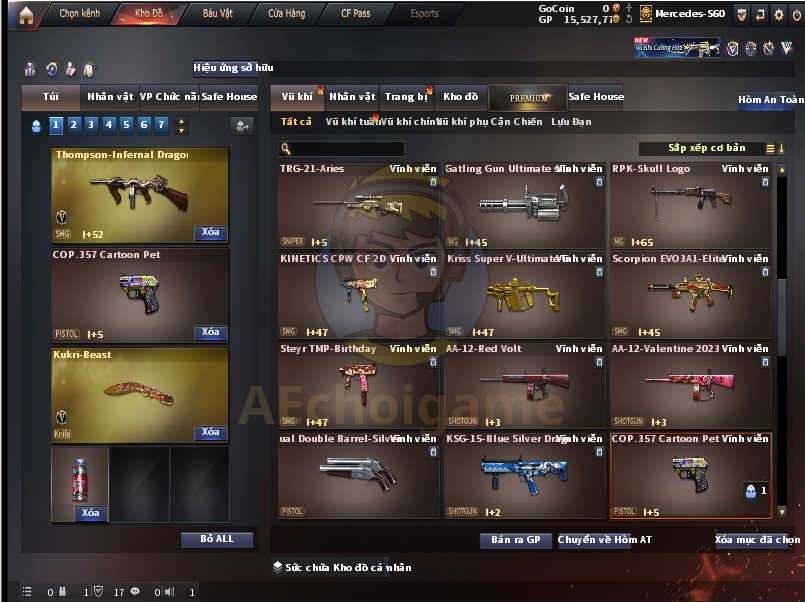Open the Trang bị storage tab
This screenshot has width=805, height=602.
pos(406,97)
